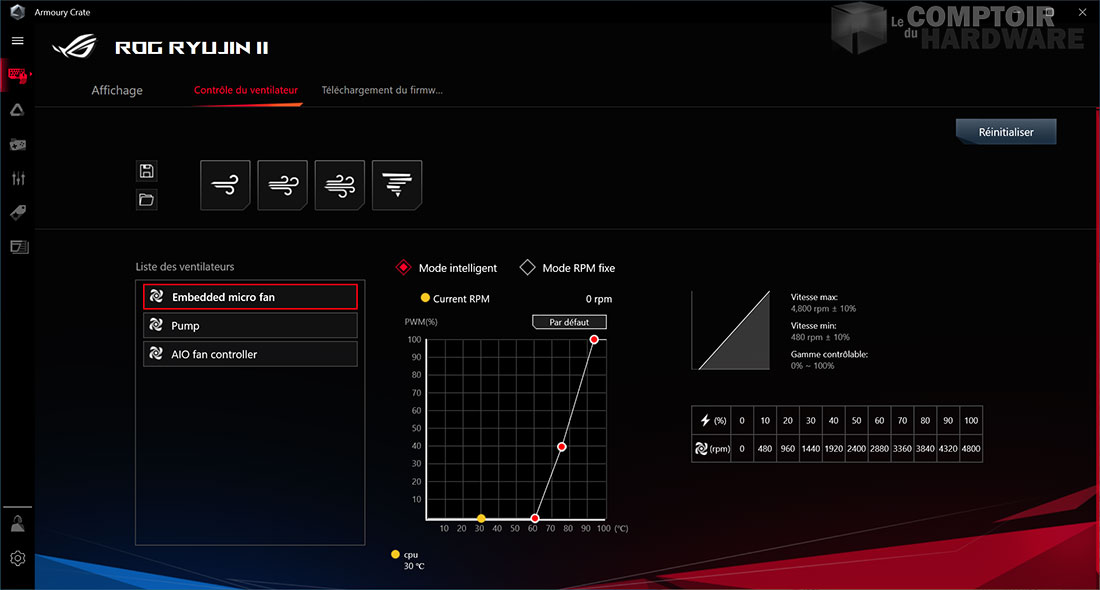Select the top curve point at 100% PWM

pyautogui.click(x=594, y=340)
